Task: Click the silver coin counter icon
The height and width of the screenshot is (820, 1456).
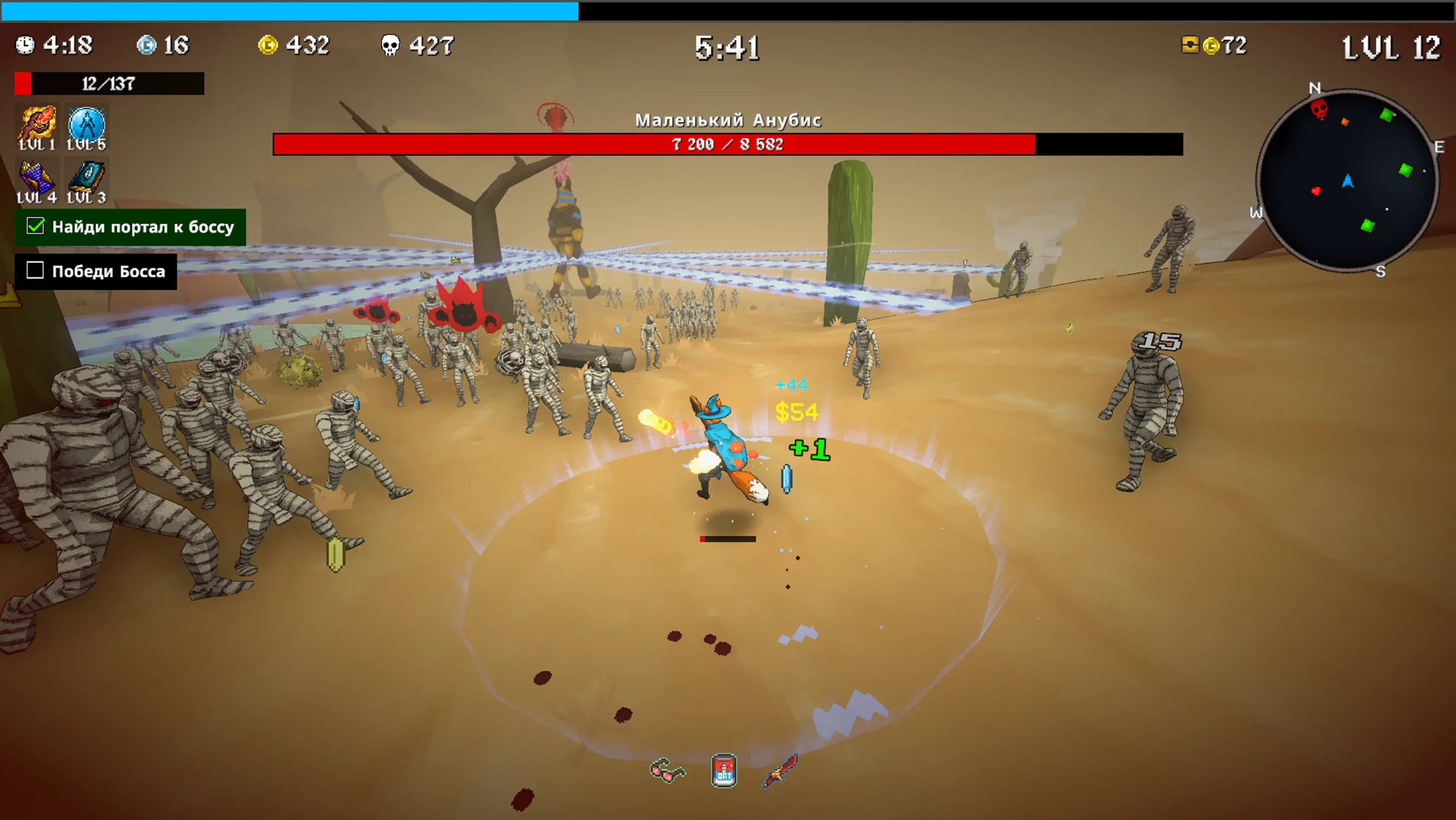Action: click(146, 45)
